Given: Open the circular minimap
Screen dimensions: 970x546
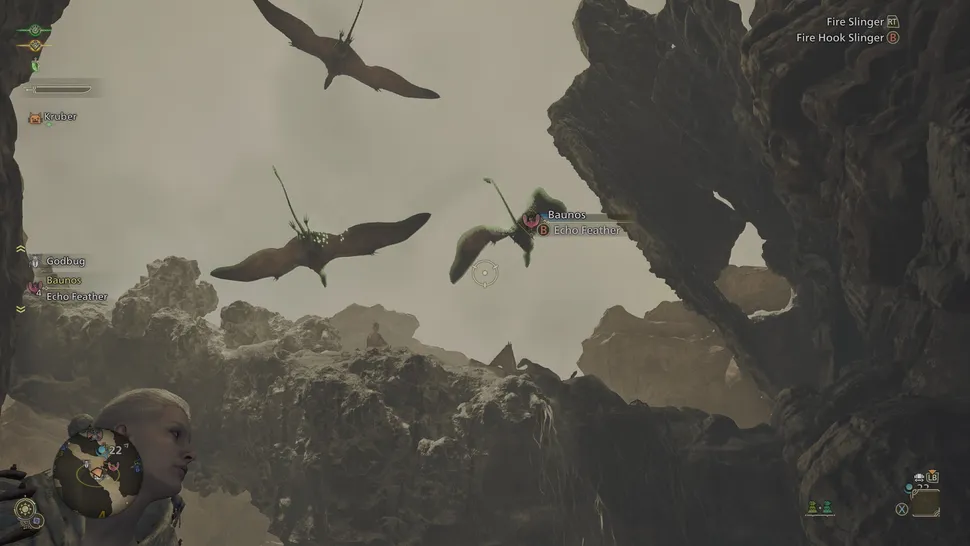Looking at the screenshot, I should tap(96, 468).
